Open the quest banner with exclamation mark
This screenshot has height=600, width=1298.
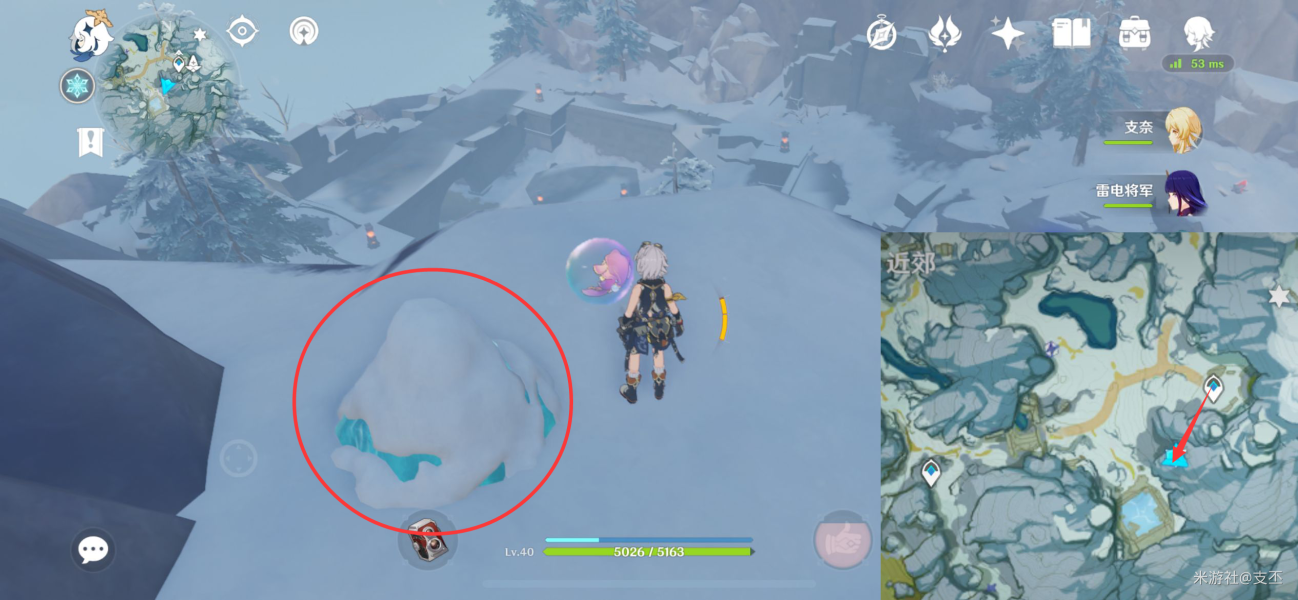pos(90,143)
